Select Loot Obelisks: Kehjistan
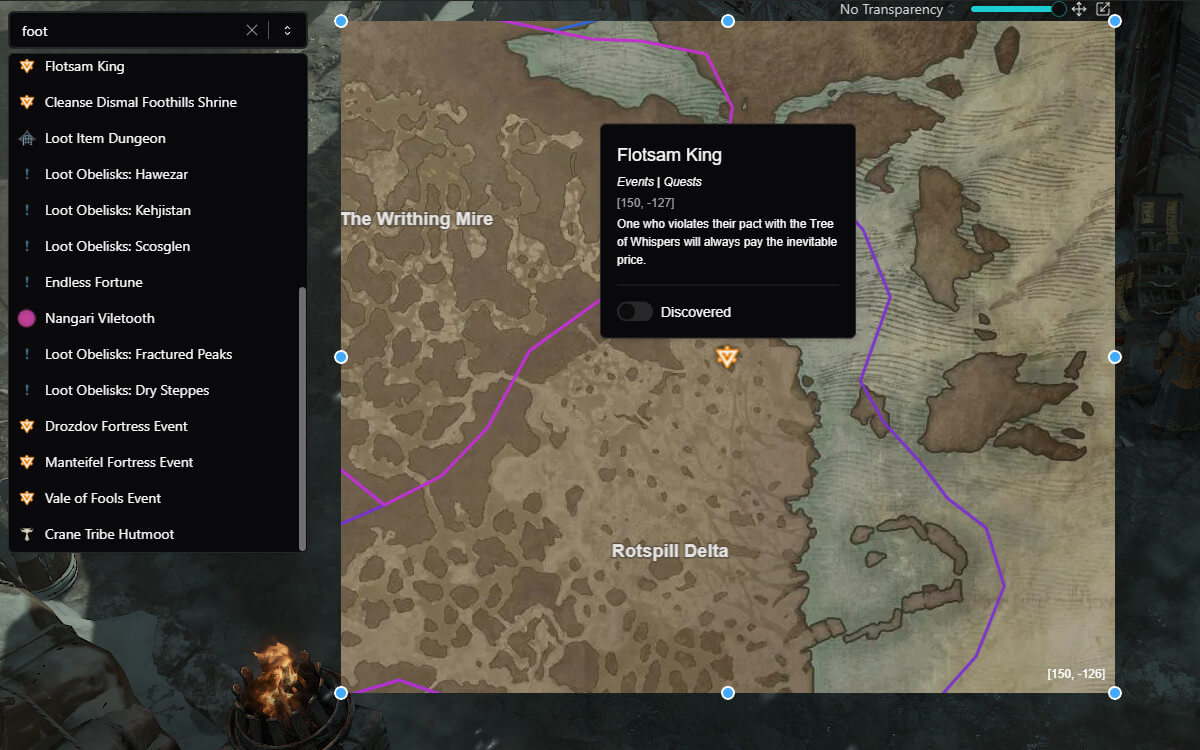 click(x=117, y=211)
